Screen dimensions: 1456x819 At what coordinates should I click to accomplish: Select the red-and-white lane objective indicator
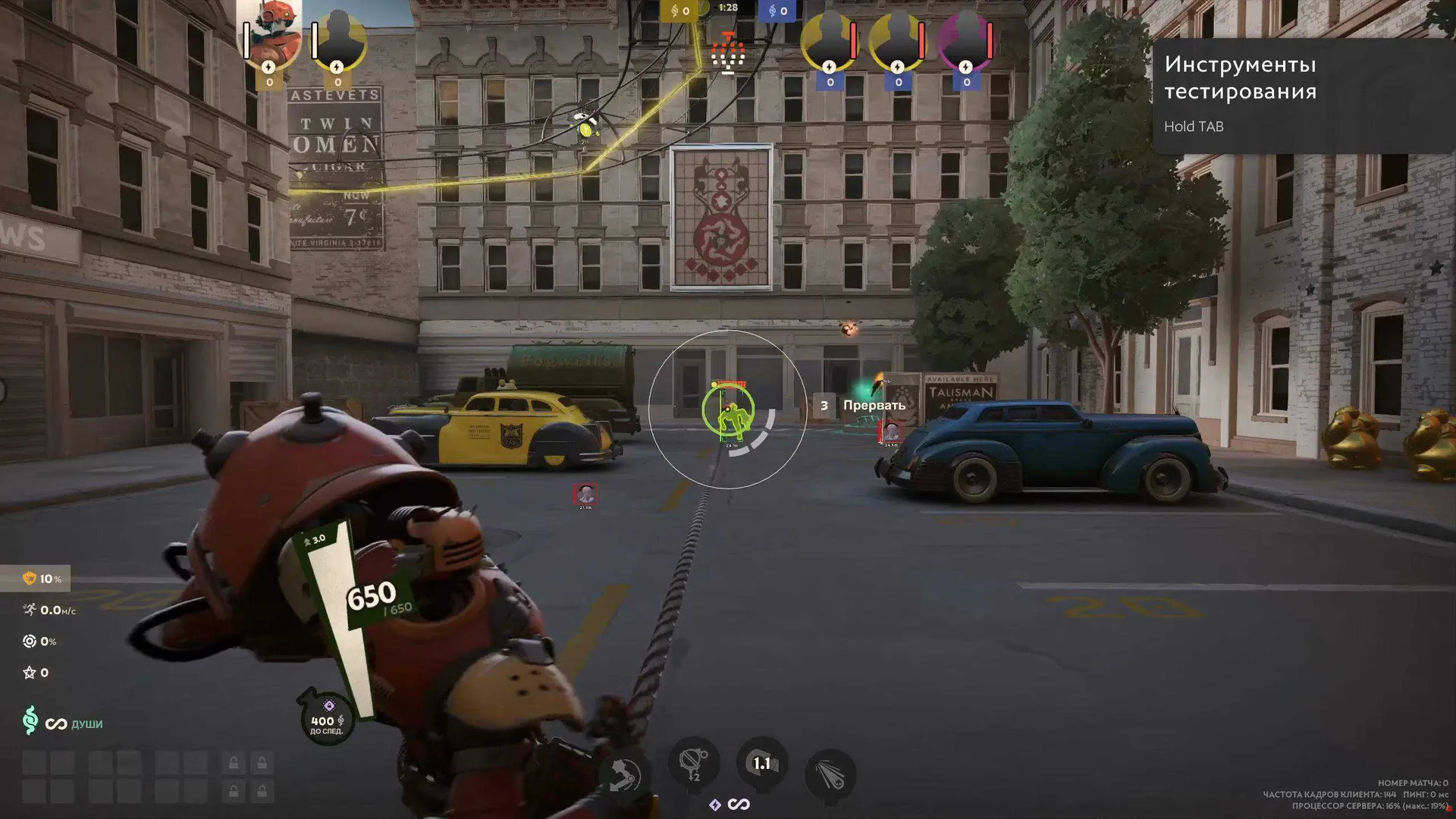click(728, 53)
